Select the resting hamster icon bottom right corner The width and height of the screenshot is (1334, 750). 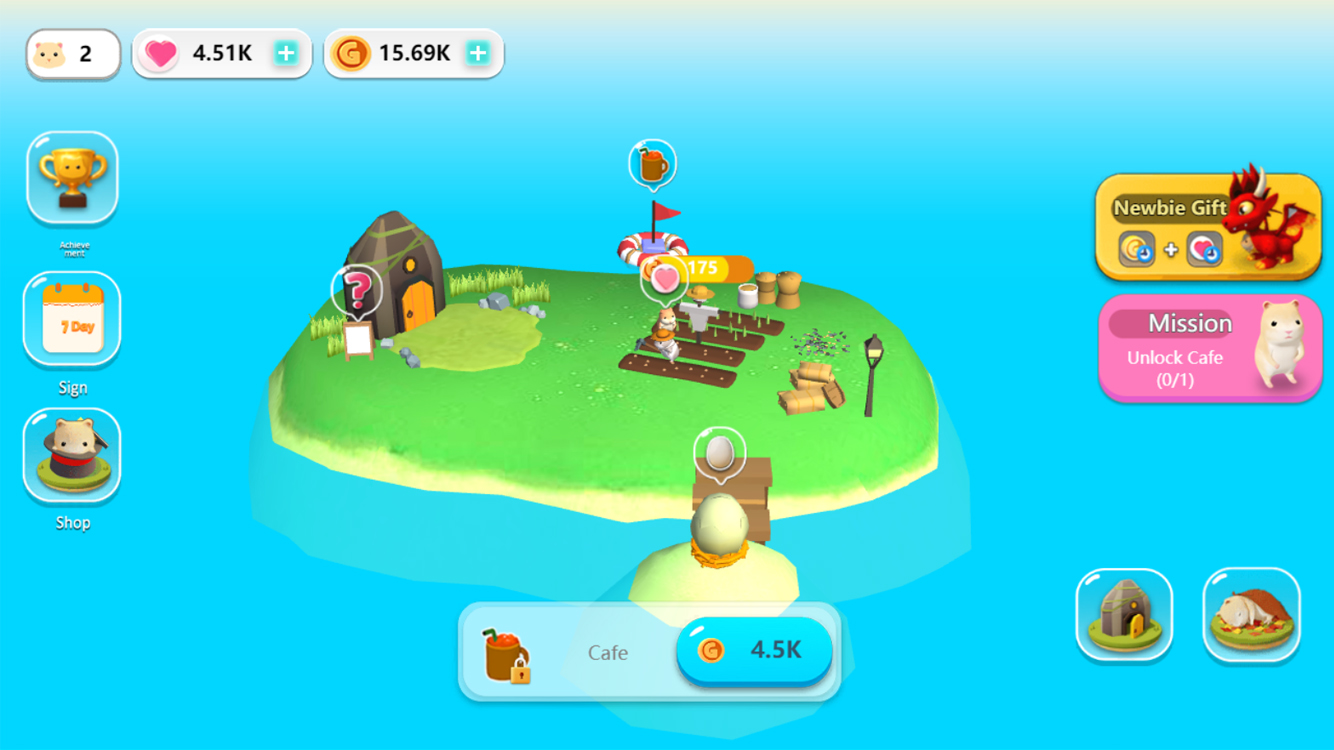[1251, 613]
